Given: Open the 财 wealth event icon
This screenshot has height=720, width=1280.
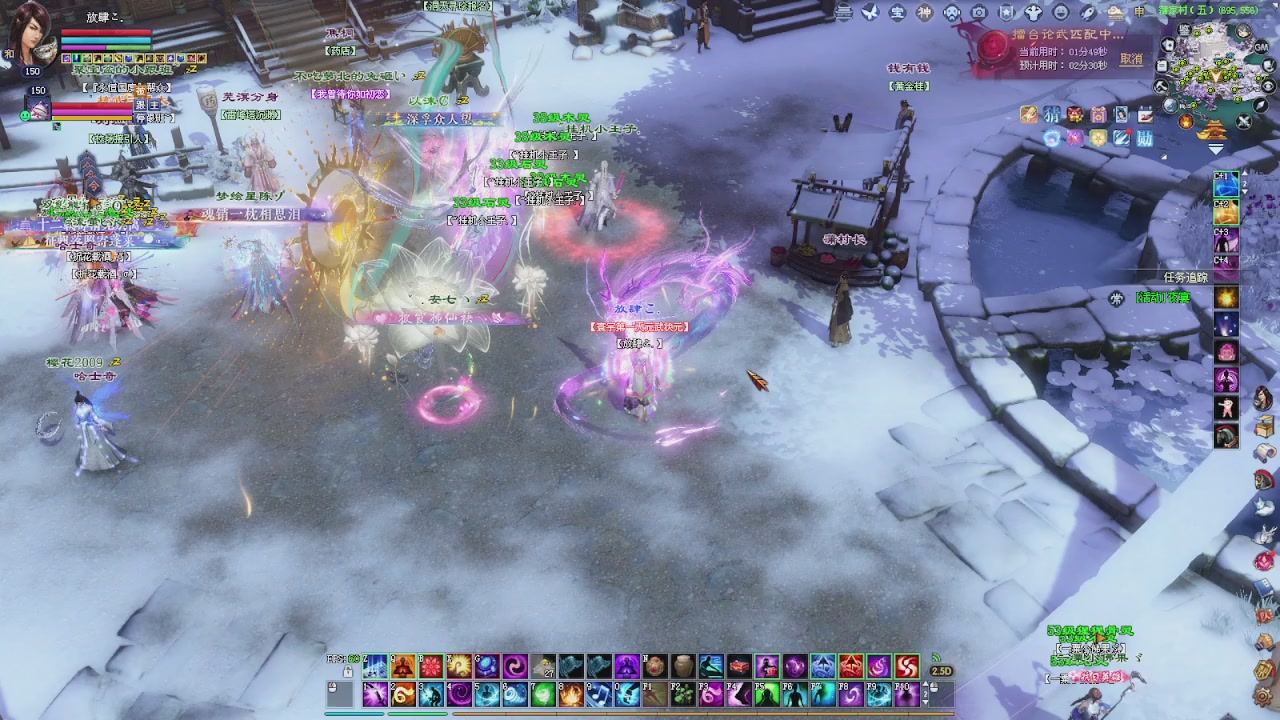Looking at the screenshot, I should tap(1145, 138).
